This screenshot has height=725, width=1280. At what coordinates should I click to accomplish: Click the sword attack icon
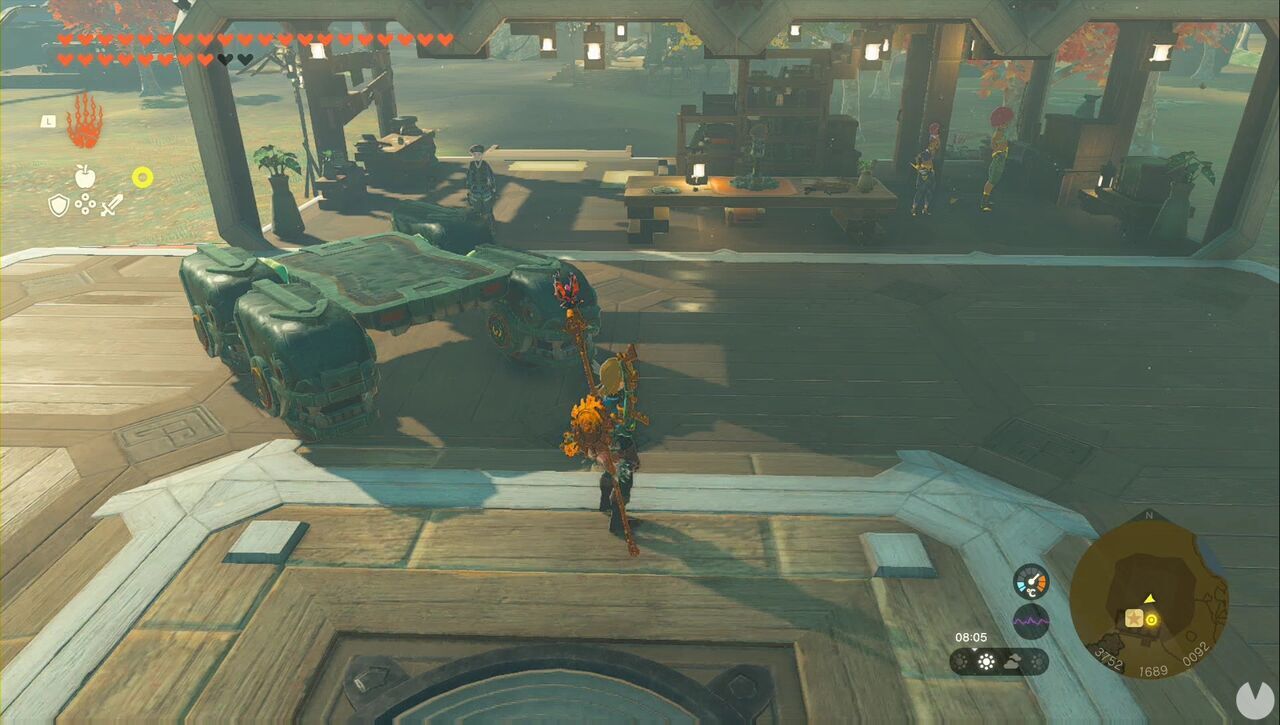(111, 205)
